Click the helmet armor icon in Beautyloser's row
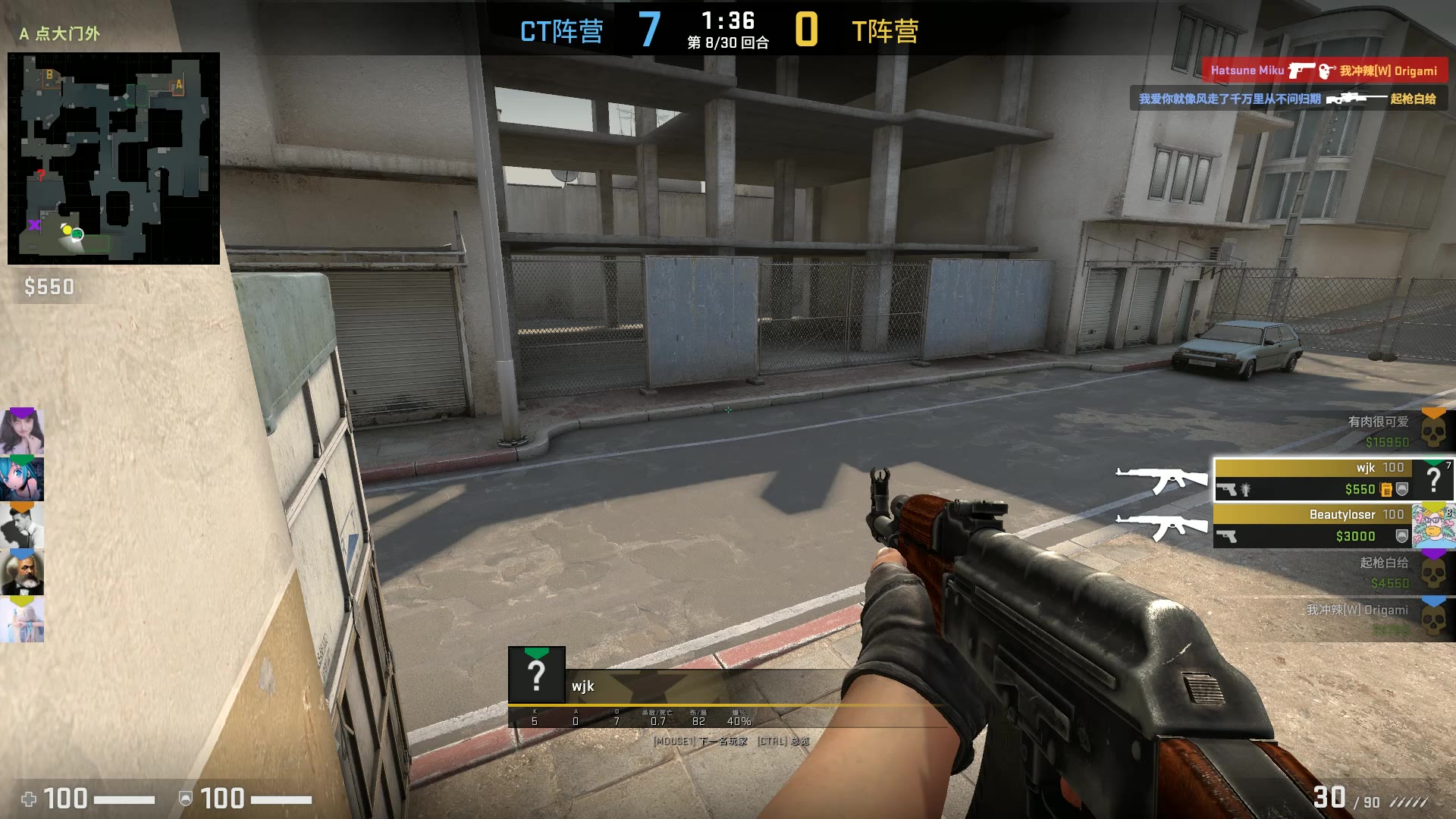The image size is (1456, 819). (1402, 535)
